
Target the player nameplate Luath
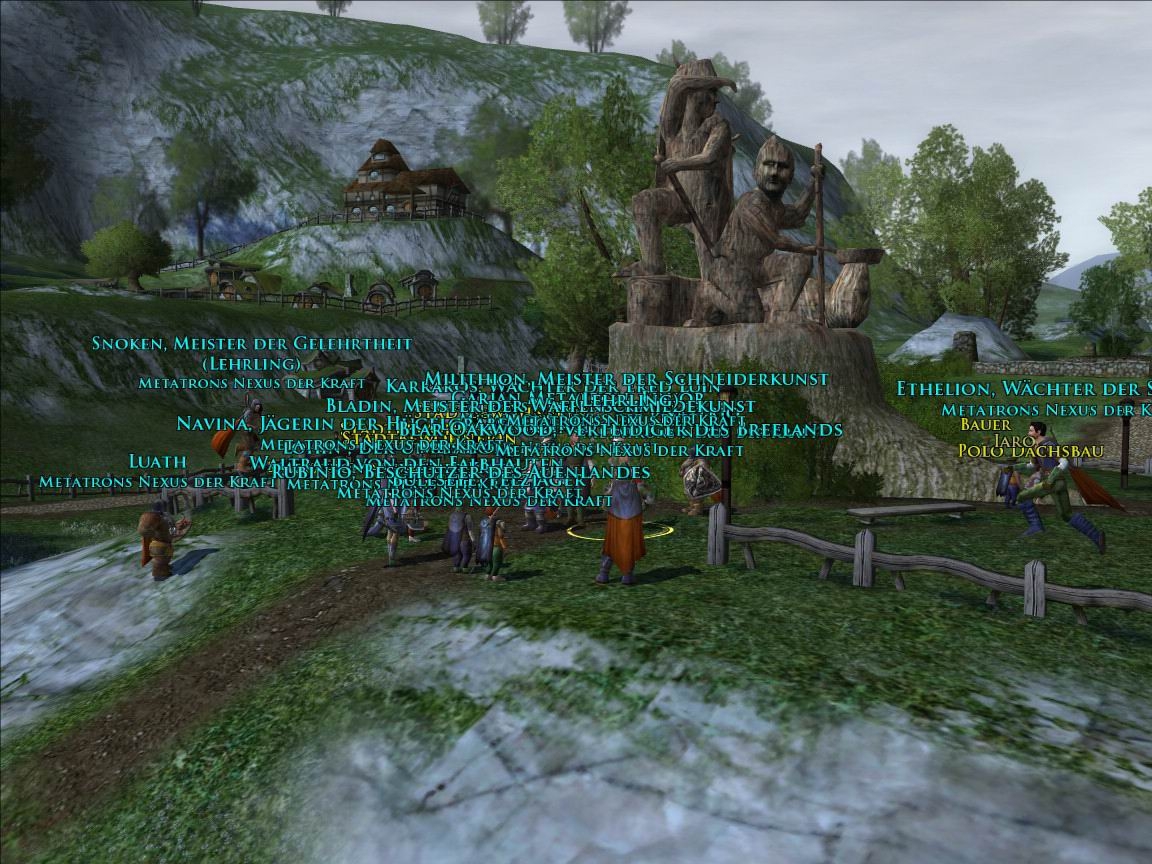tap(158, 461)
